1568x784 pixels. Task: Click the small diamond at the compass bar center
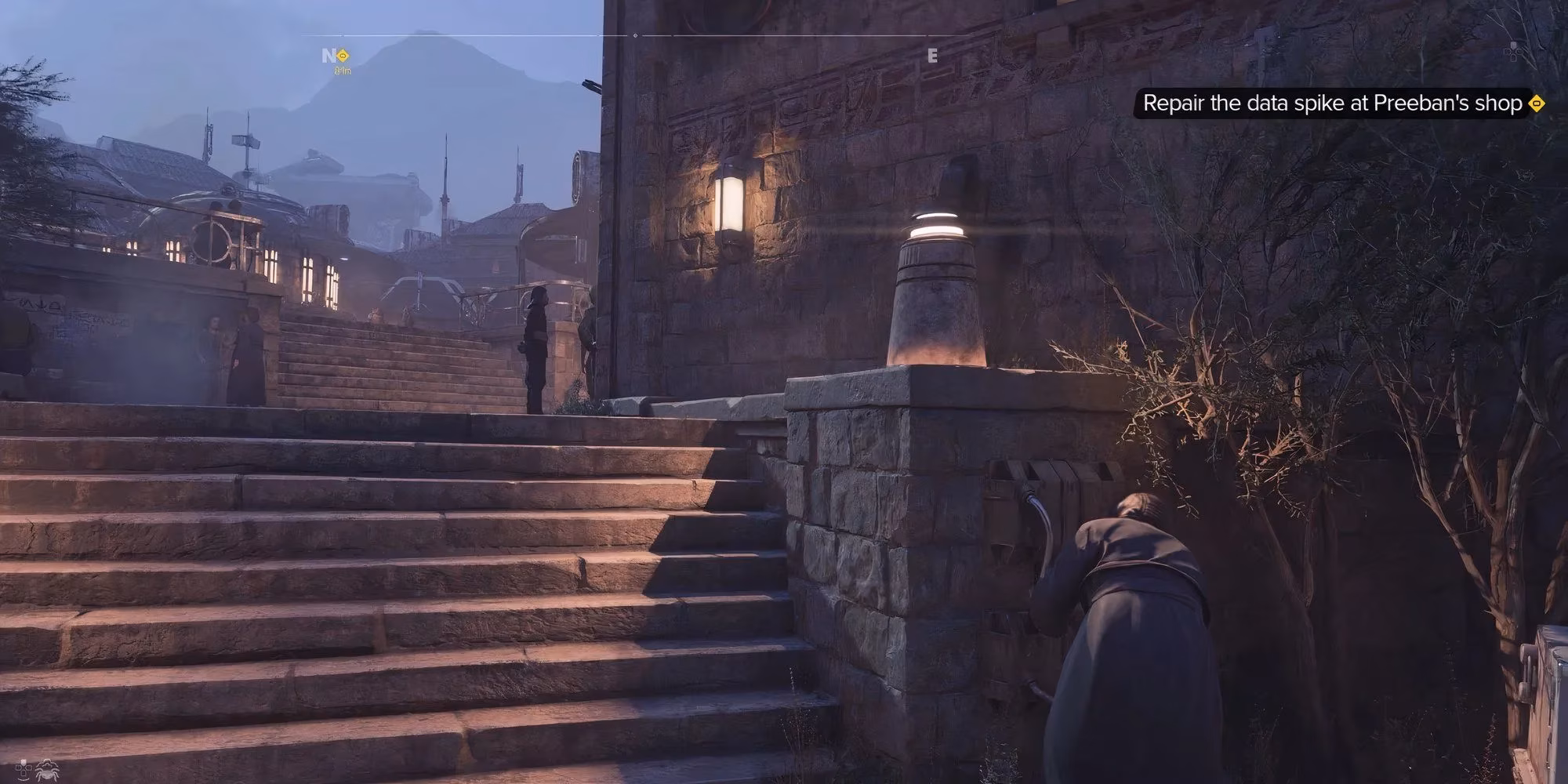click(x=635, y=35)
